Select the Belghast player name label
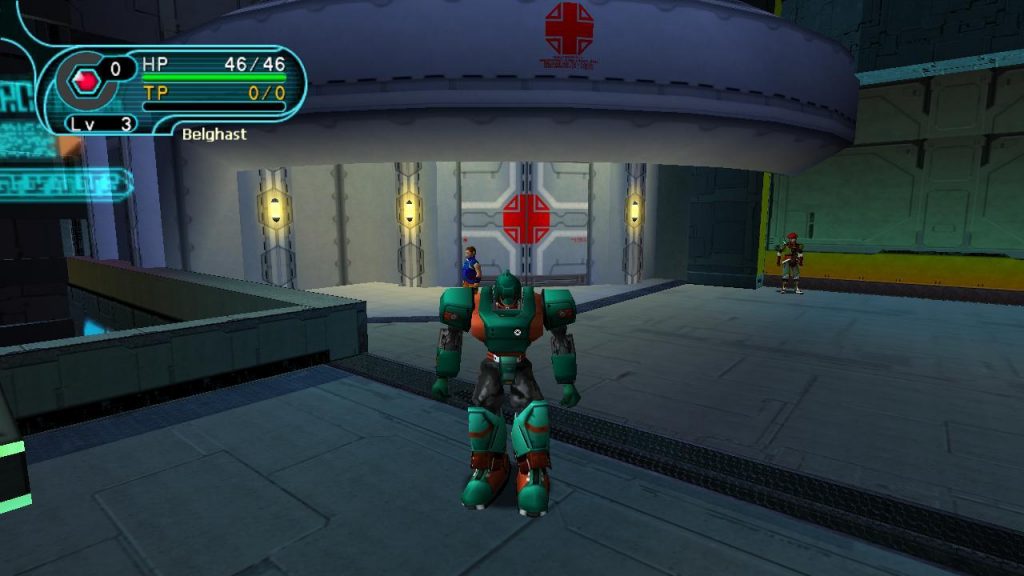Screen dimensions: 1024x576 (214, 134)
